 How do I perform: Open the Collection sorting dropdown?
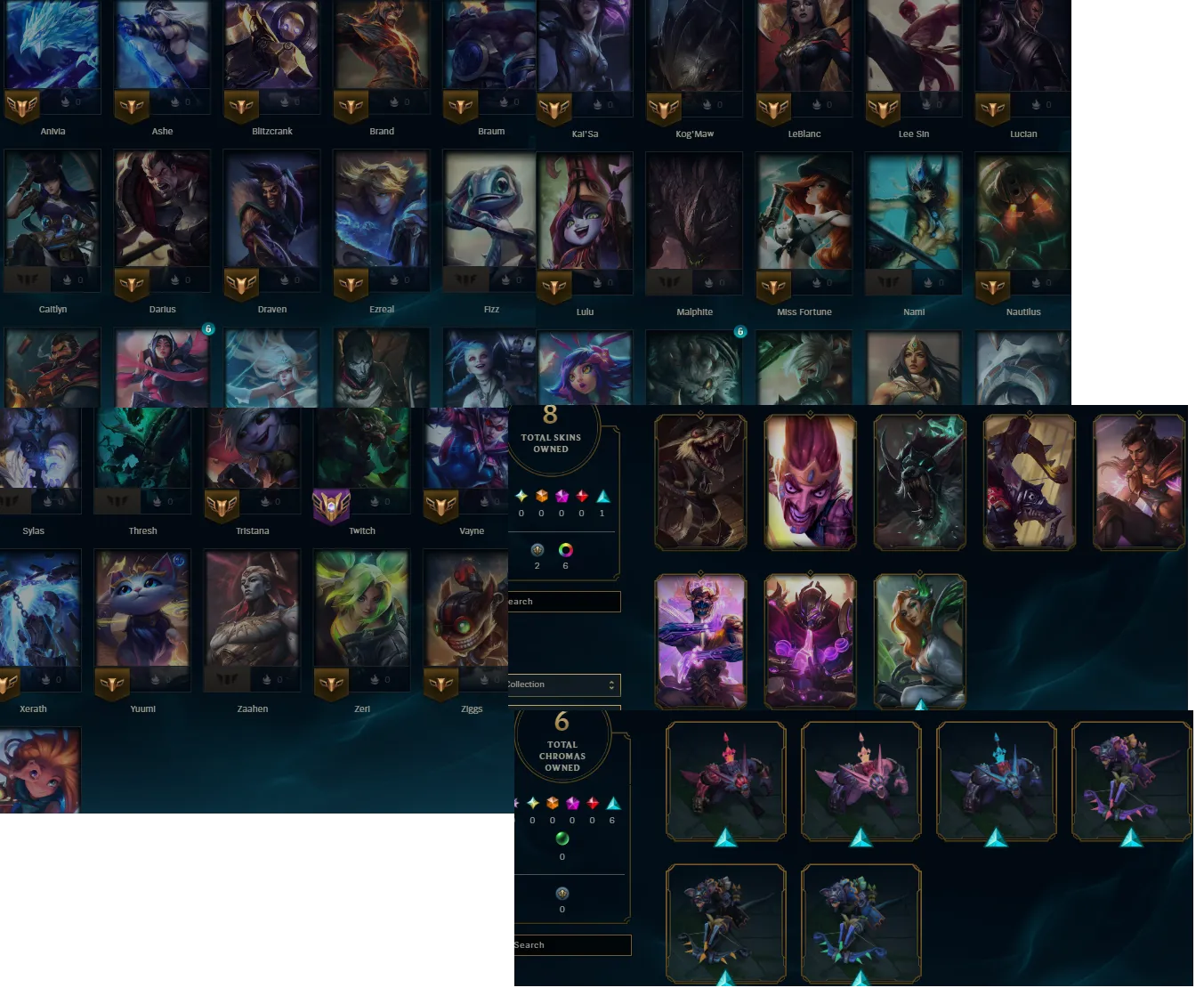pyautogui.click(x=562, y=684)
